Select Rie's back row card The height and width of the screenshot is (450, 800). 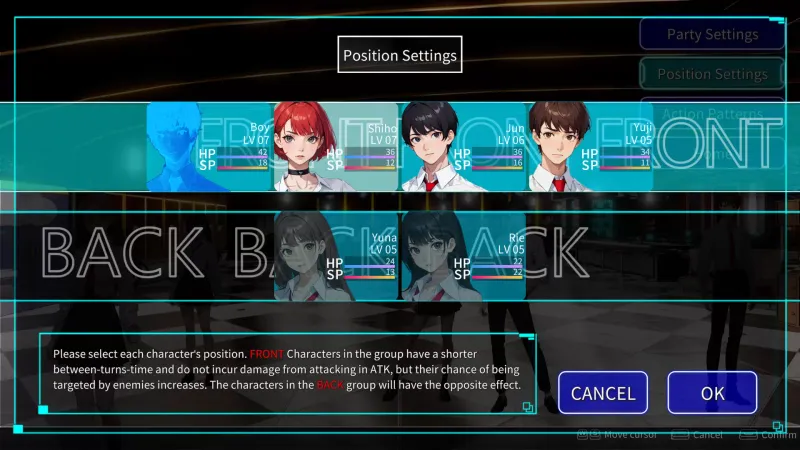pyautogui.click(x=463, y=256)
